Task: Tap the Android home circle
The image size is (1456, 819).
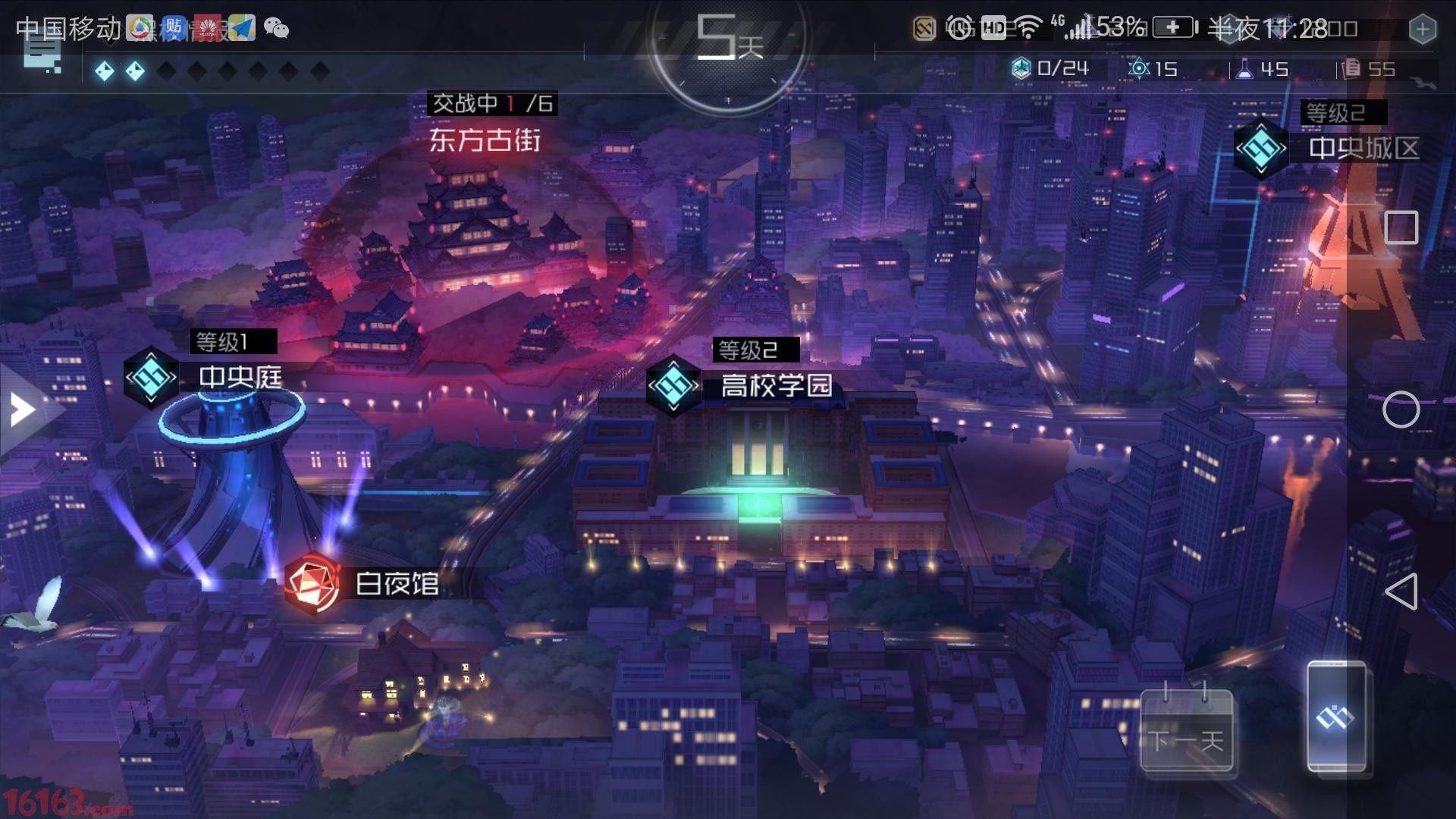Action: point(1401,410)
